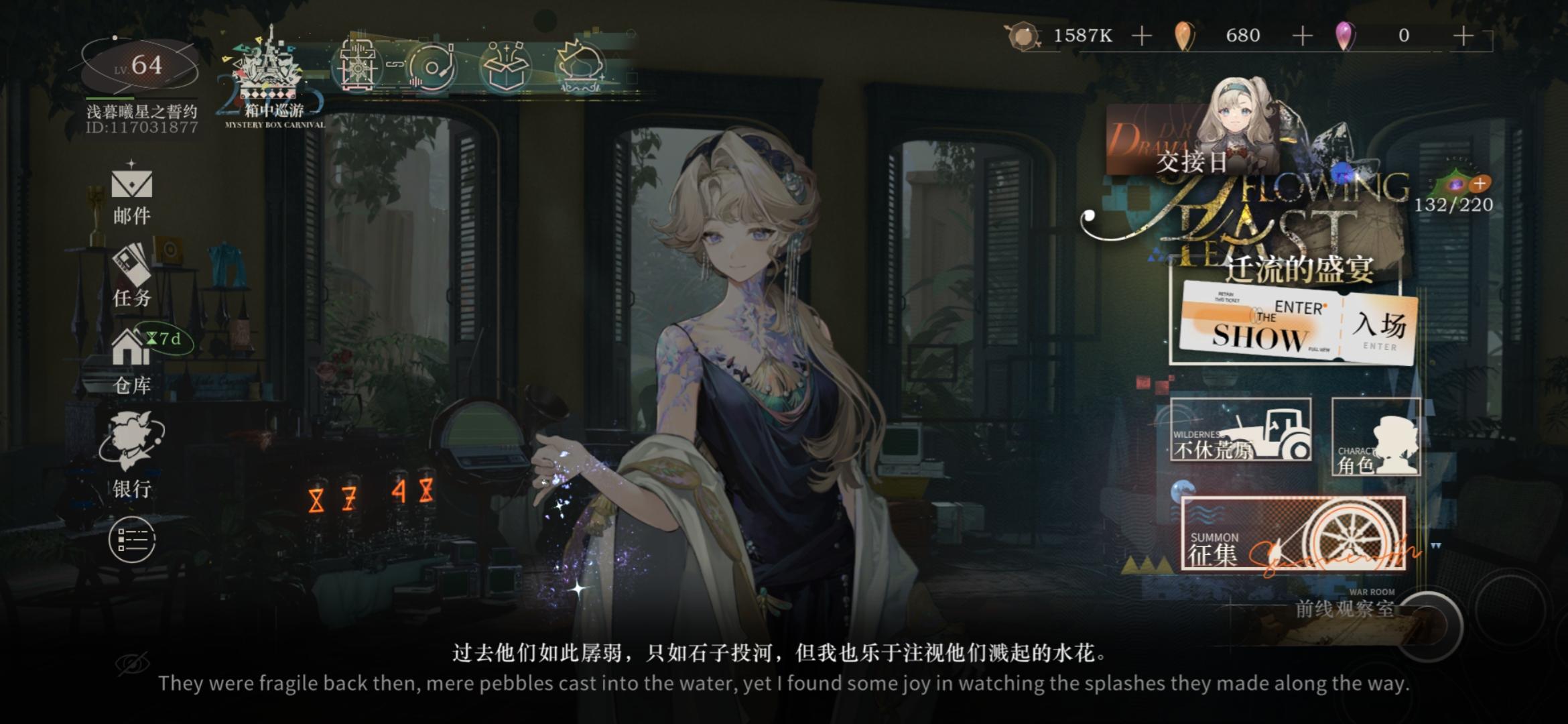Open the mystery box event icon
The image size is (1568, 724).
[507, 64]
